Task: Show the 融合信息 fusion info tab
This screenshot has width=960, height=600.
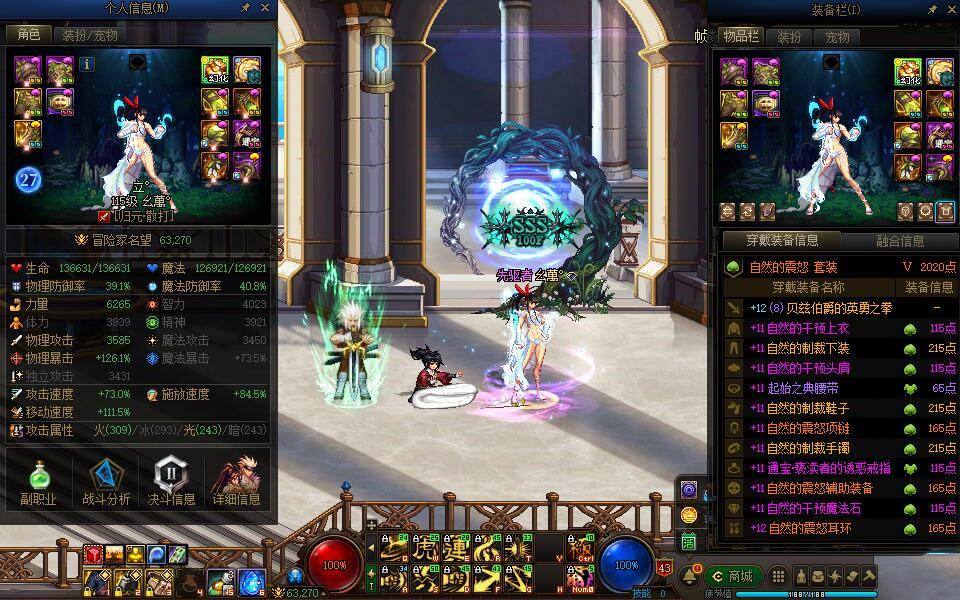Action: [x=899, y=240]
